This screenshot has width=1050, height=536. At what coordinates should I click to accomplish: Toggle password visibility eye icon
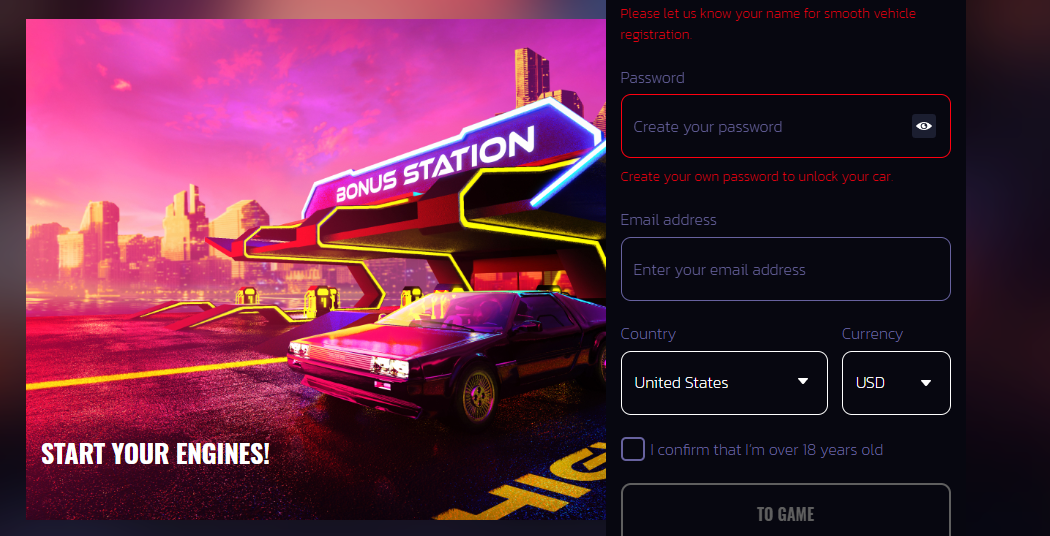coord(924,126)
